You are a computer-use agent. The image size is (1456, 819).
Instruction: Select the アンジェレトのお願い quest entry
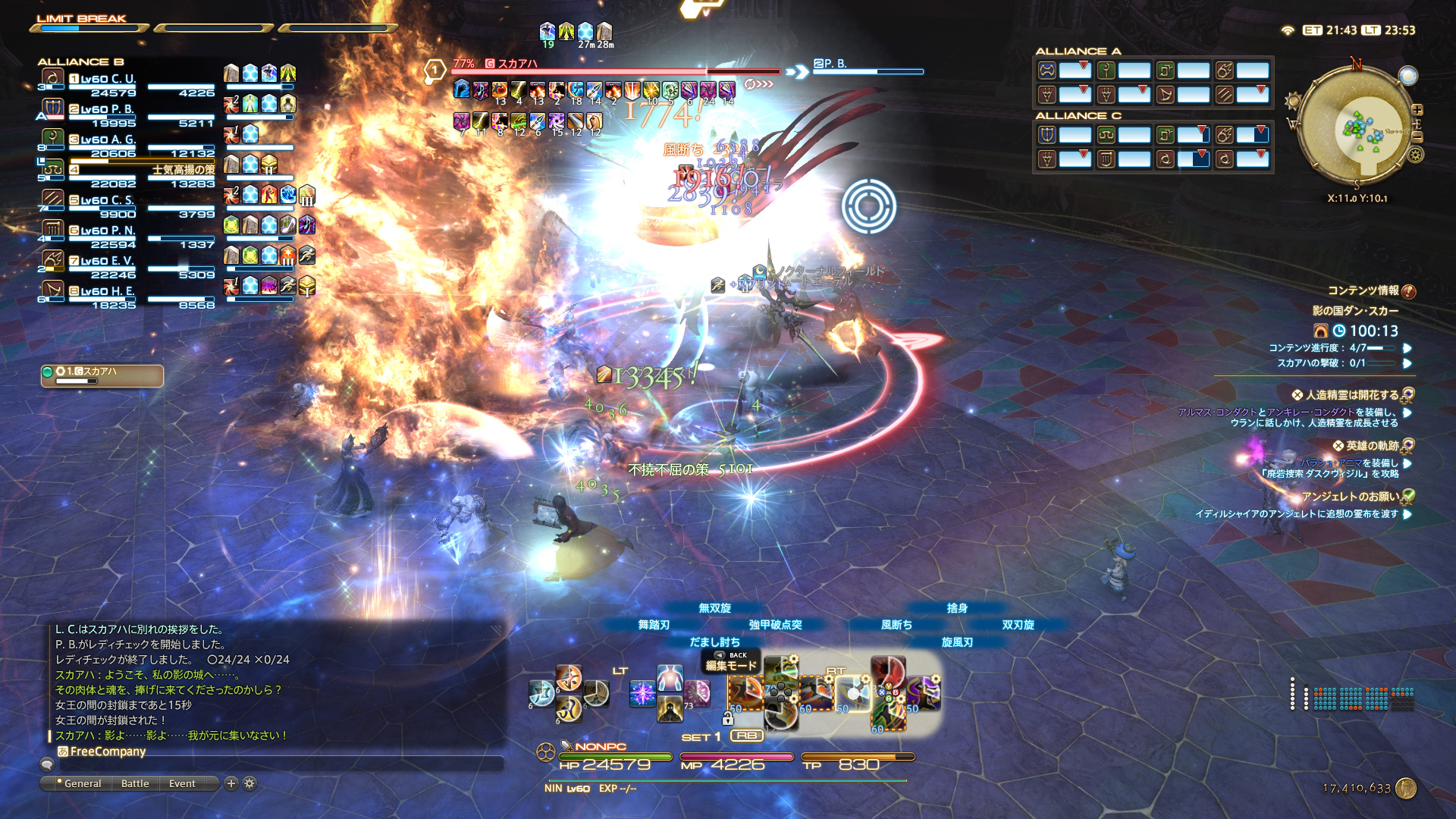[1350, 497]
